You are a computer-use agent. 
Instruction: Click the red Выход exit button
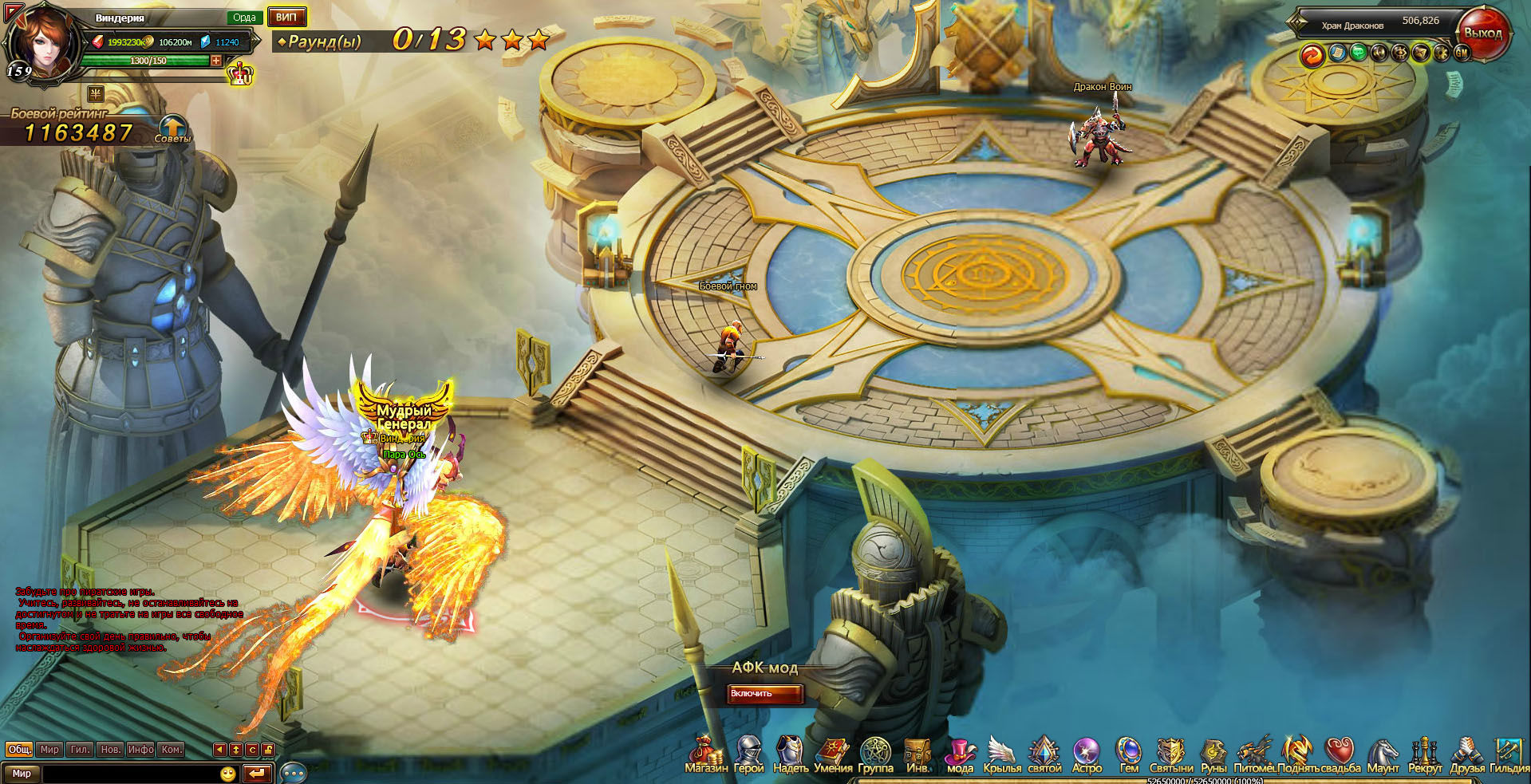click(x=1482, y=34)
